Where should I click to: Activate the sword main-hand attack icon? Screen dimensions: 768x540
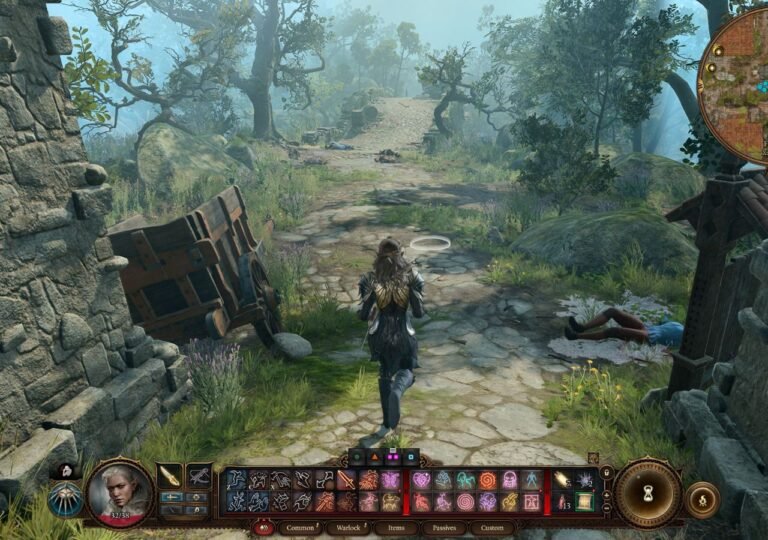pyautogui.click(x=346, y=480)
